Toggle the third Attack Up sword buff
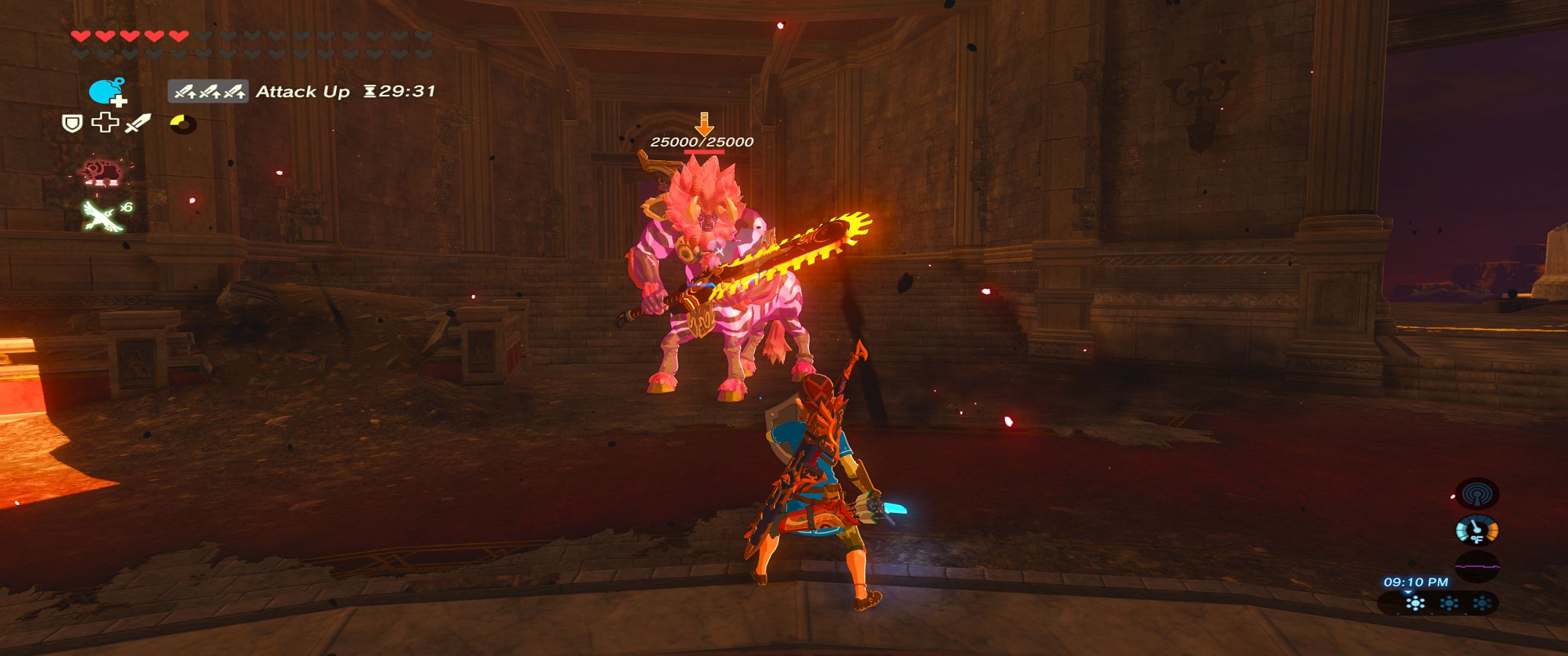The image size is (1568, 656). [235, 92]
